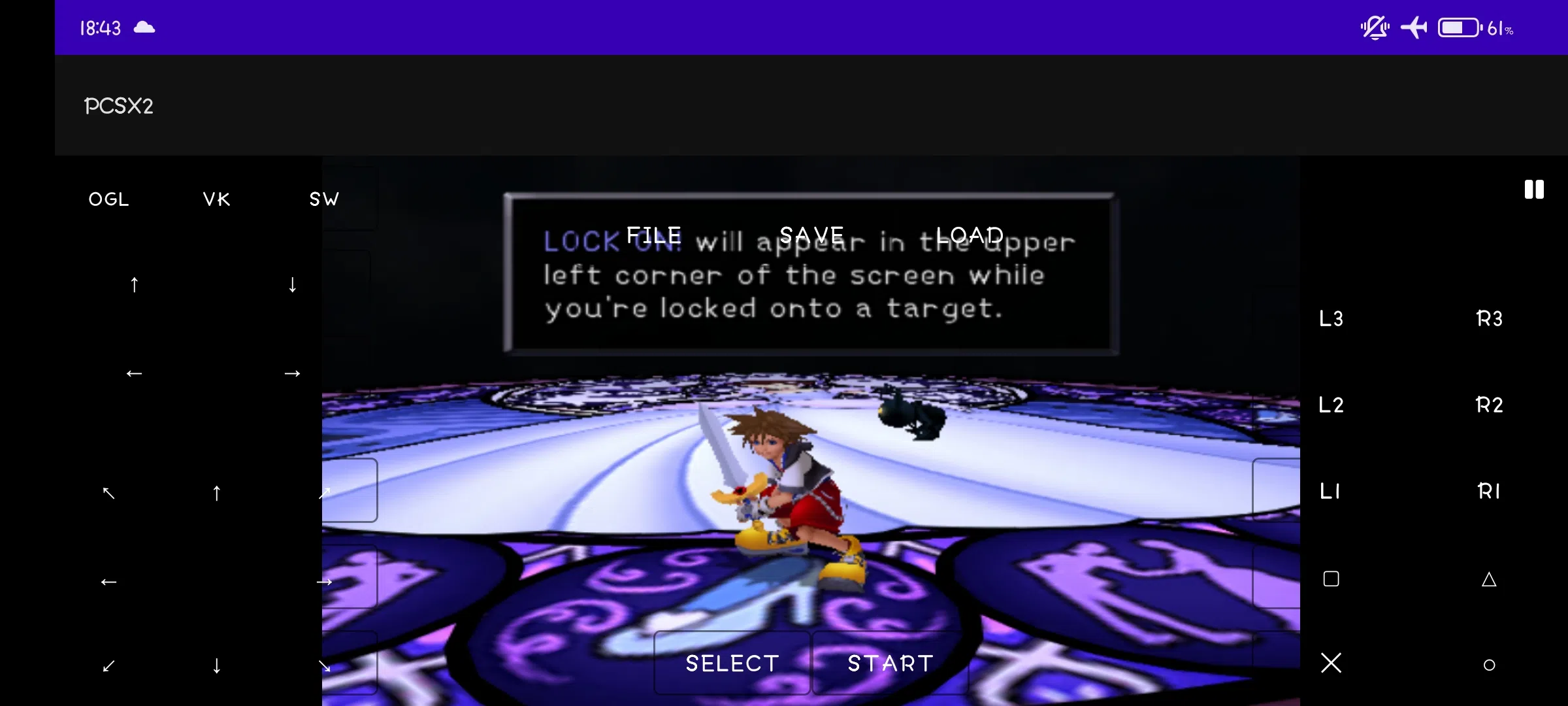Open the SAVE menu
This screenshot has height=706, width=1568.
(x=812, y=234)
